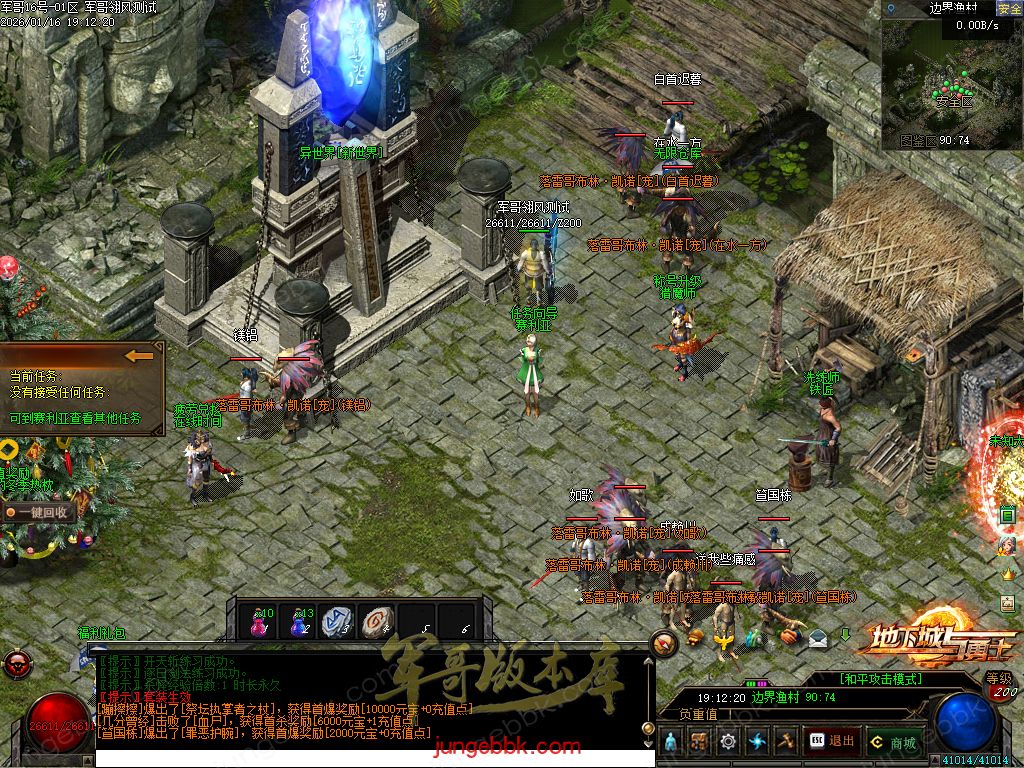Use the blue potion hotbar slot

point(300,622)
